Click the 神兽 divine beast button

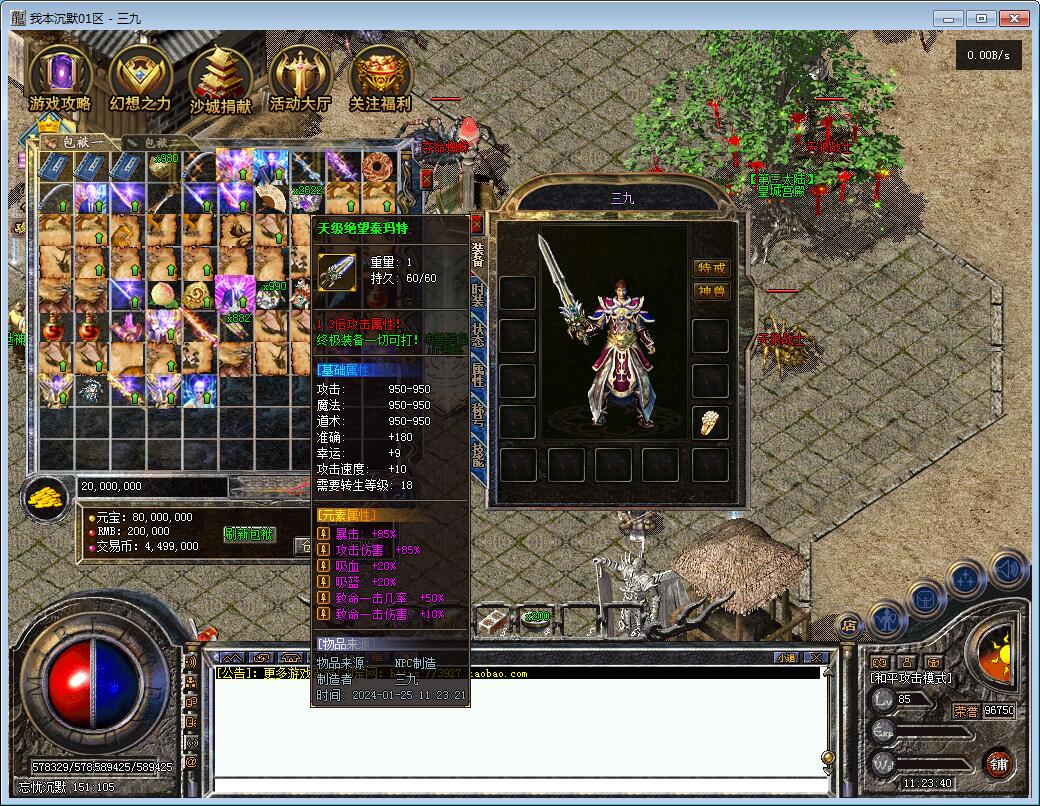click(712, 292)
